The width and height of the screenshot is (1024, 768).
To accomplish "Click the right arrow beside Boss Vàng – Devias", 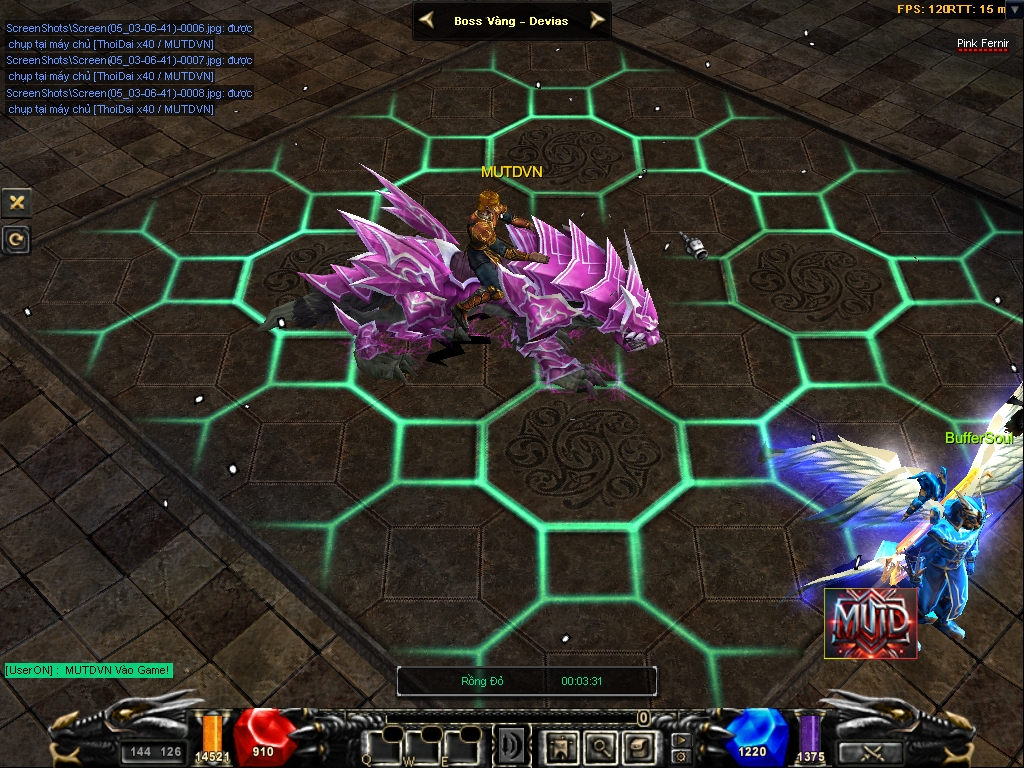I will pos(597,20).
